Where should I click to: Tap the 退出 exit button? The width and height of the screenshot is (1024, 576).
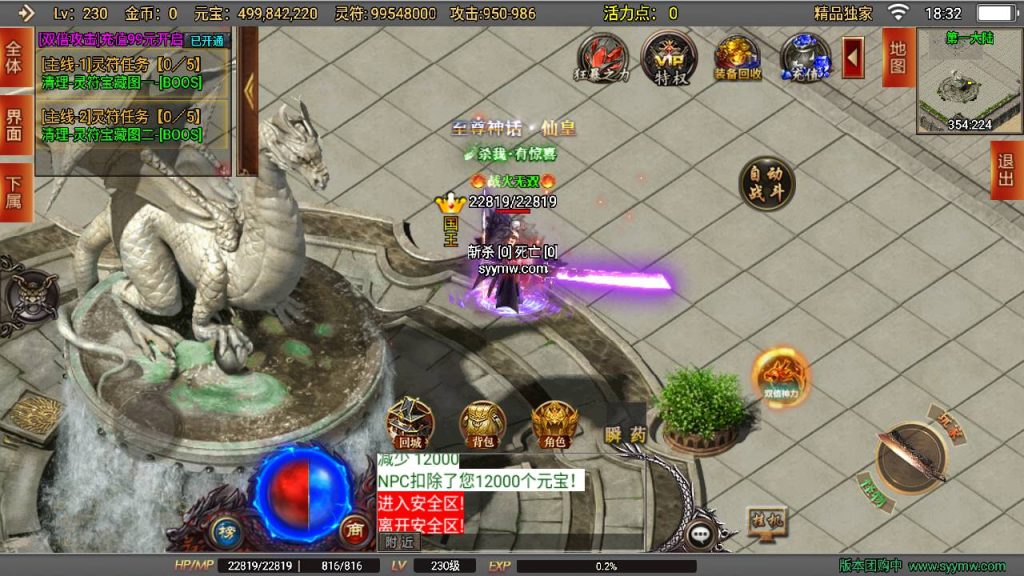pyautogui.click(x=1006, y=170)
